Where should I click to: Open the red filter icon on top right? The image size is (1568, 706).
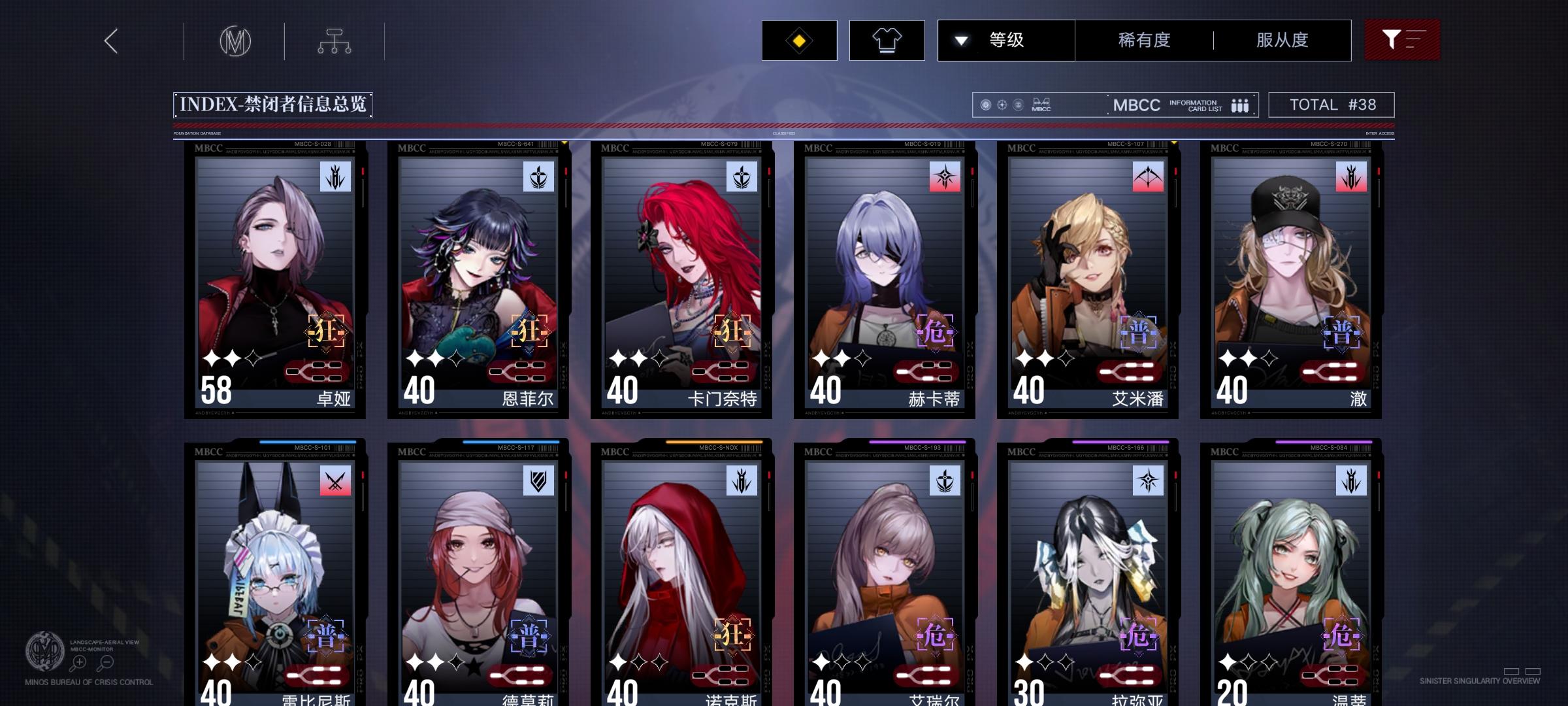[x=1402, y=40]
